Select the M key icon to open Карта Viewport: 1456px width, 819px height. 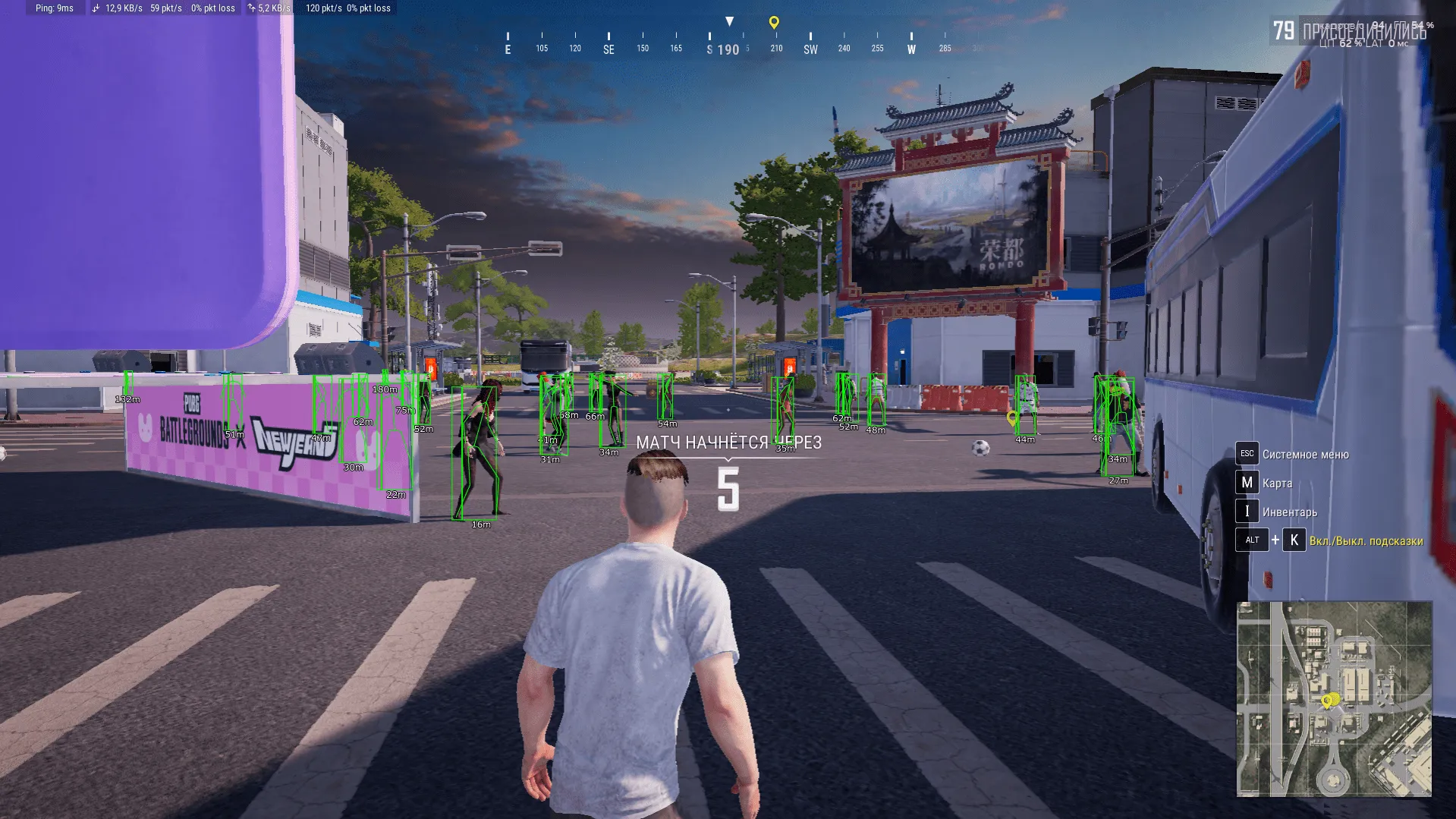tap(1247, 482)
